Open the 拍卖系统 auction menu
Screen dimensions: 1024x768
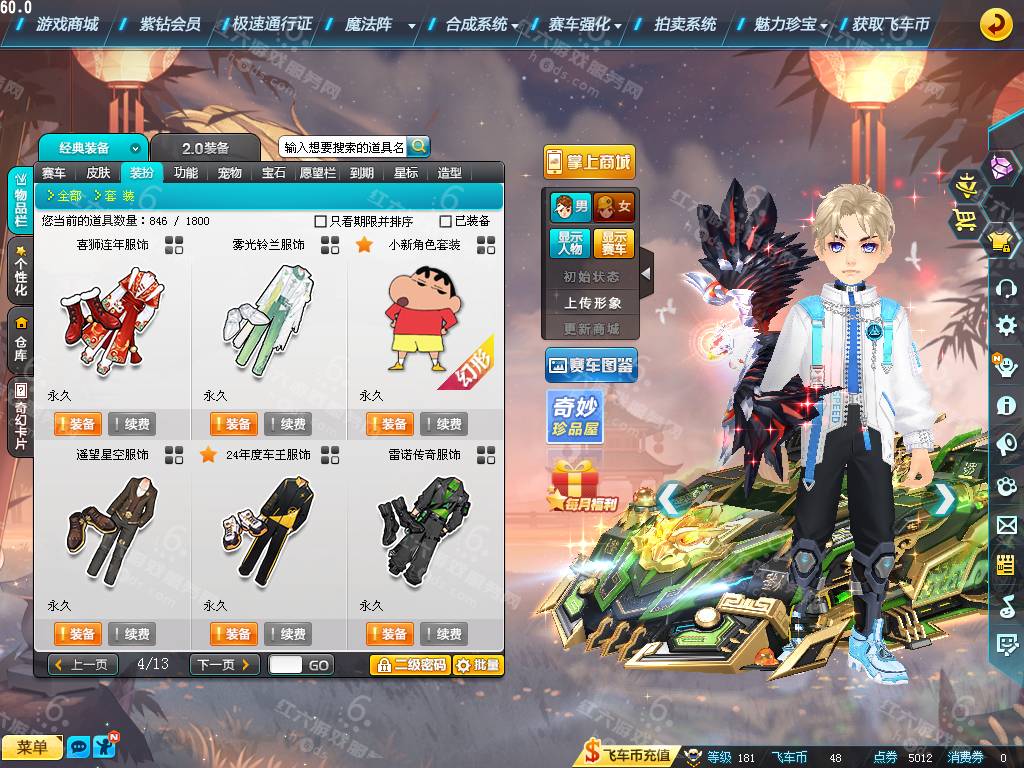[x=685, y=24]
